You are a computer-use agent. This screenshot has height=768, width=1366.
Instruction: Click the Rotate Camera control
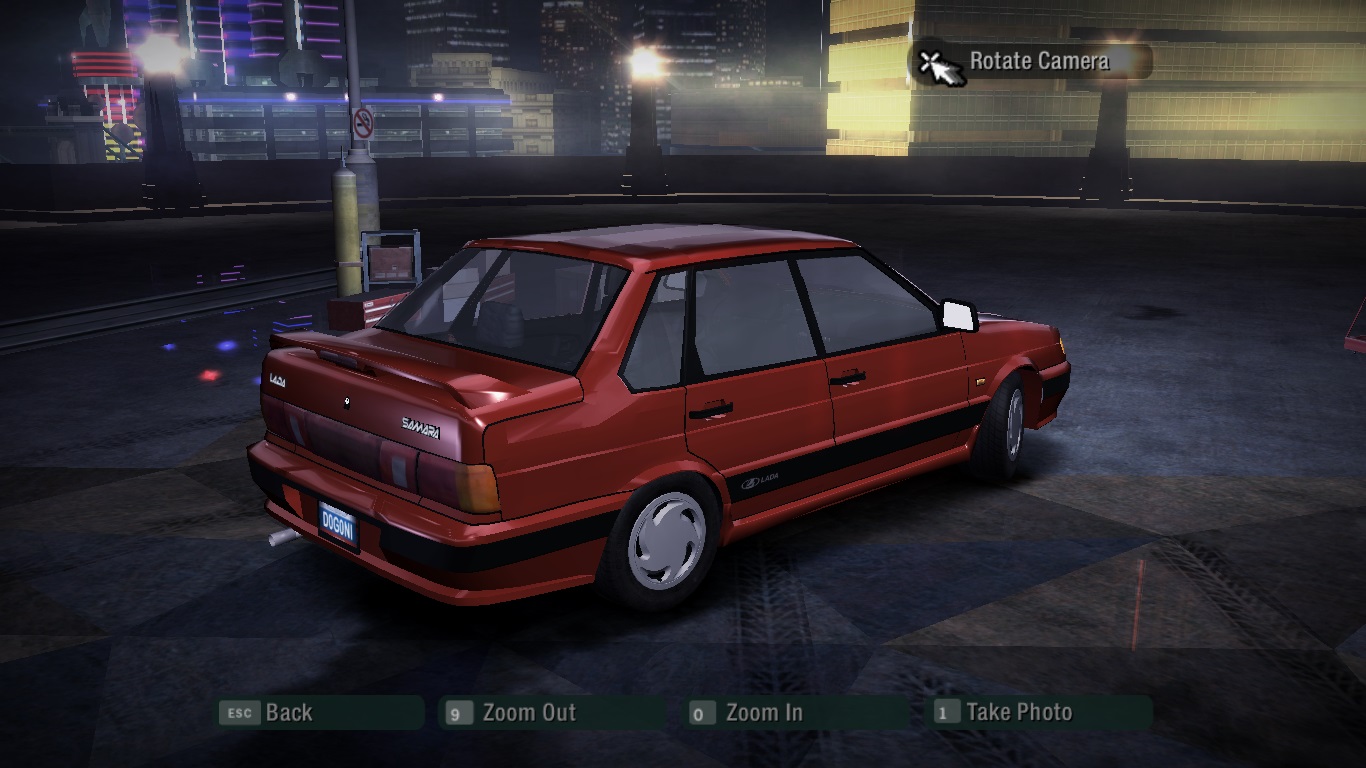(1030, 62)
